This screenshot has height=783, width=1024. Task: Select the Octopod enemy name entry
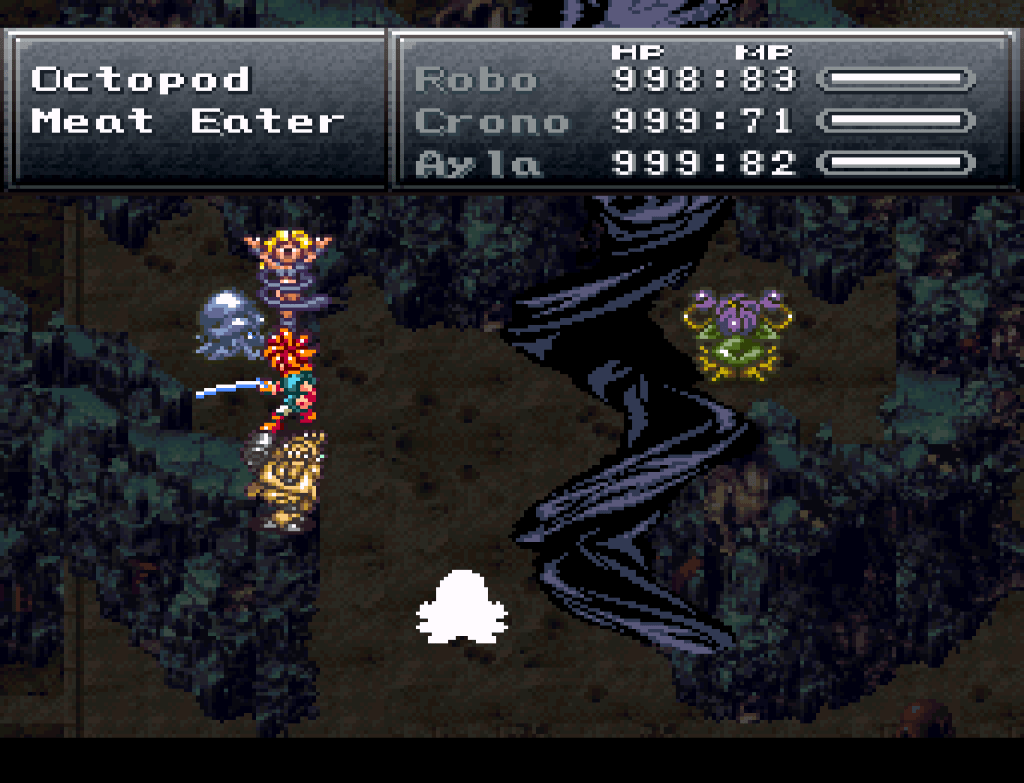140,80
